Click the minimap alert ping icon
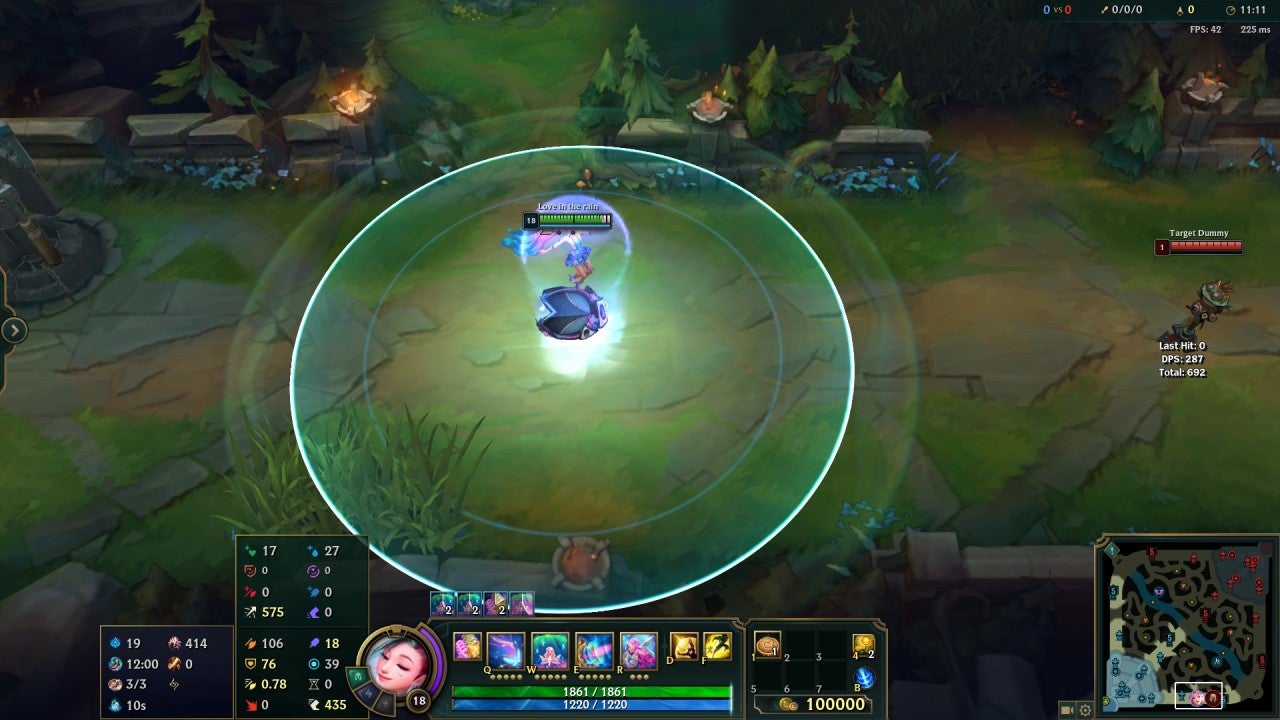The height and width of the screenshot is (720, 1280). coord(1111,549)
